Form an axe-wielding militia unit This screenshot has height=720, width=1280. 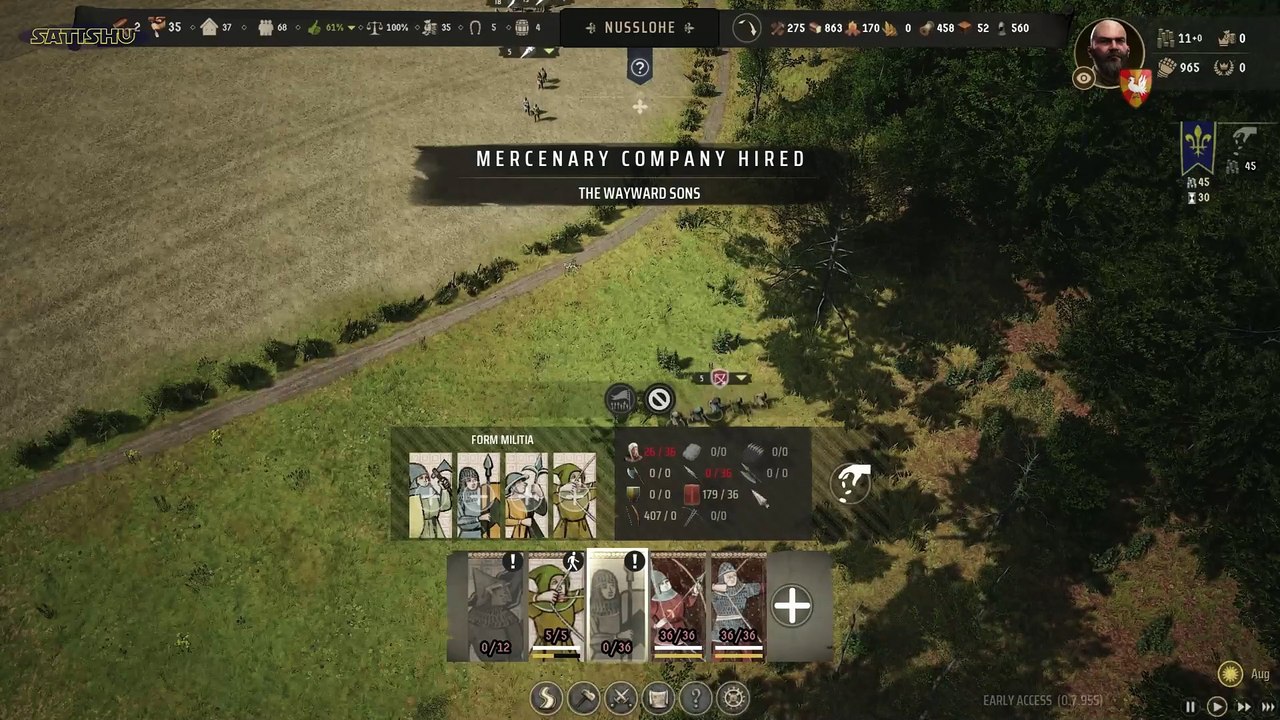pyautogui.click(x=430, y=495)
